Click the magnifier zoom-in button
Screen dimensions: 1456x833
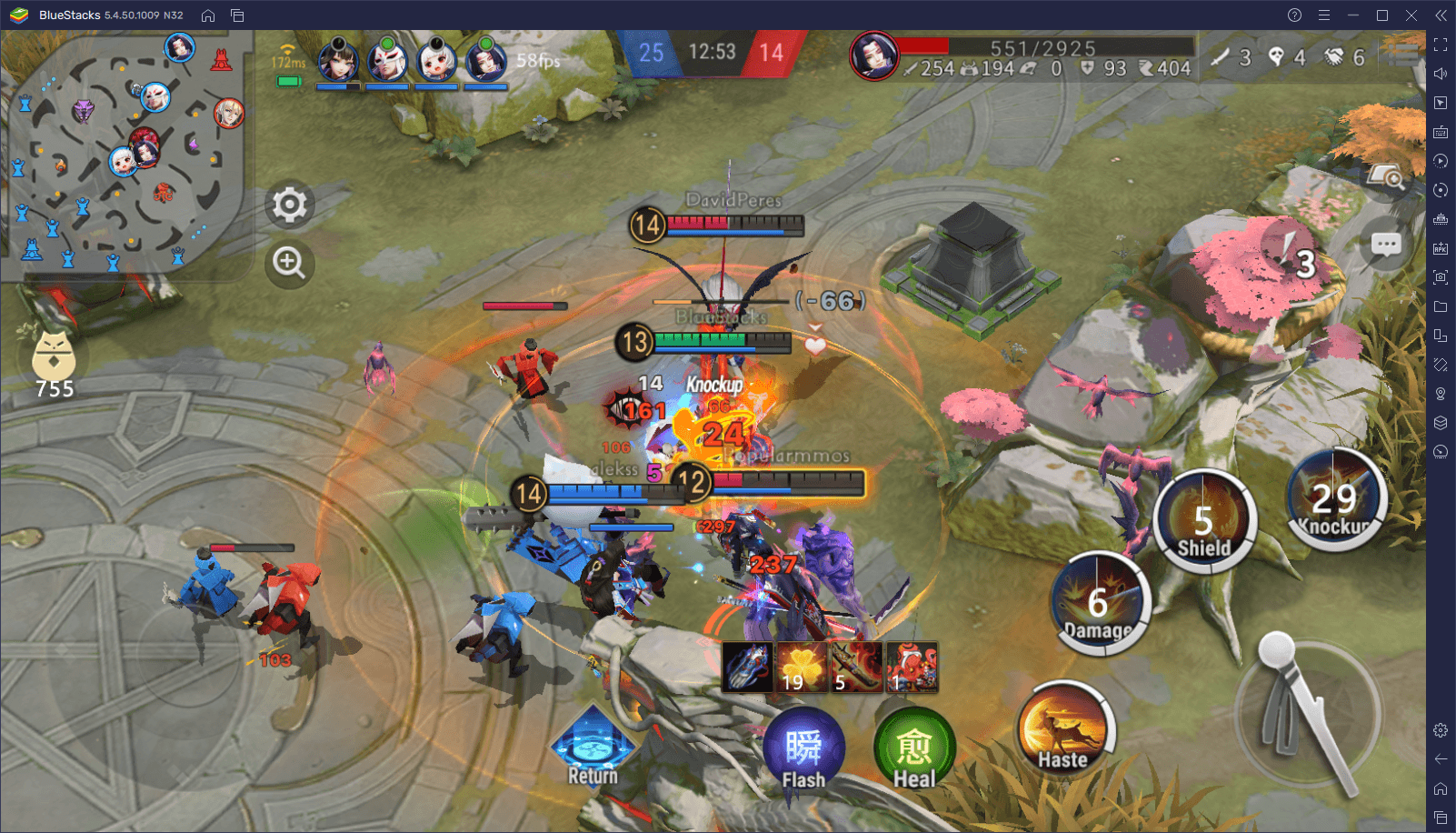[290, 263]
